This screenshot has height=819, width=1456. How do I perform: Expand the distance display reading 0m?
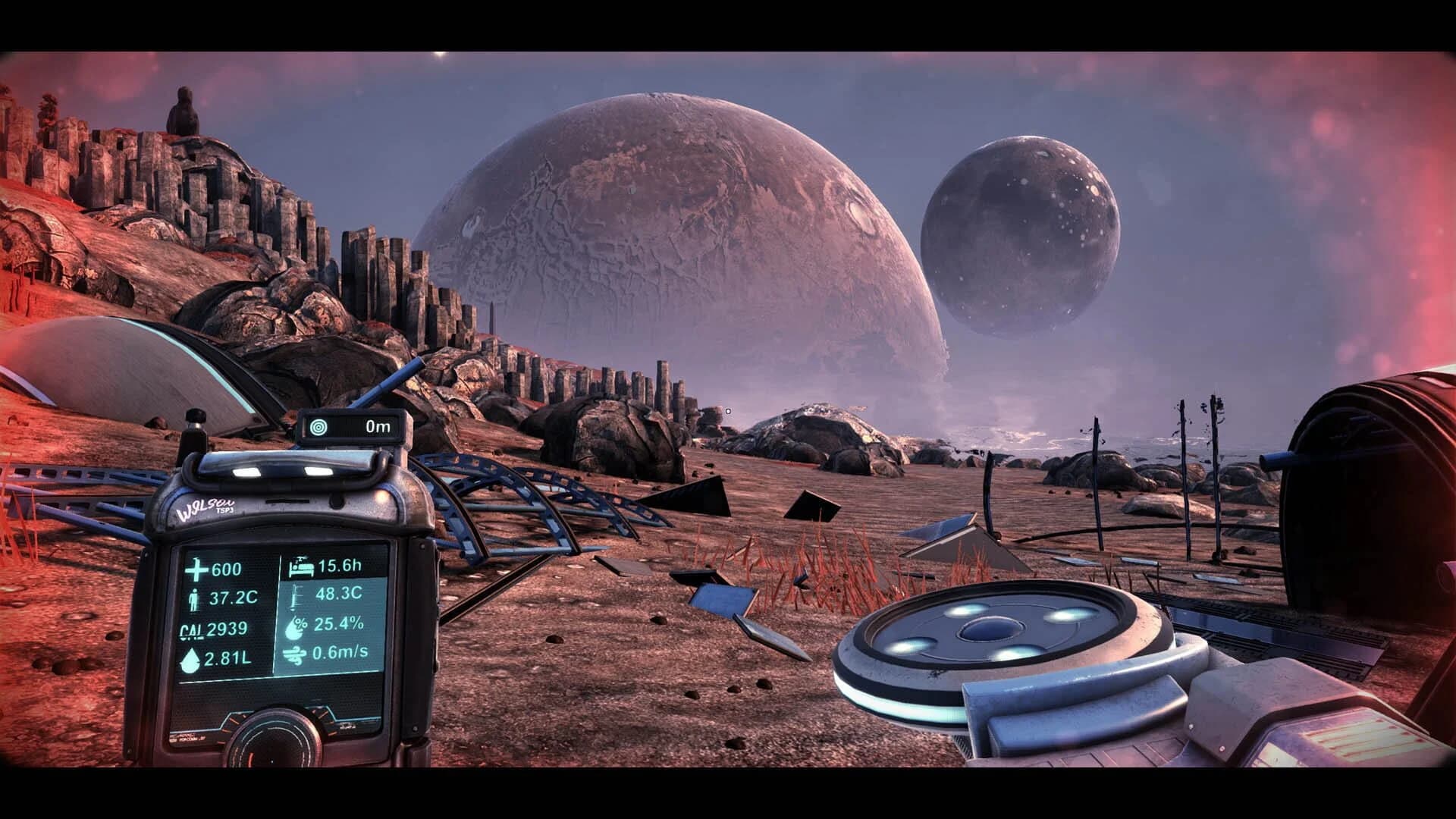[x=379, y=428]
